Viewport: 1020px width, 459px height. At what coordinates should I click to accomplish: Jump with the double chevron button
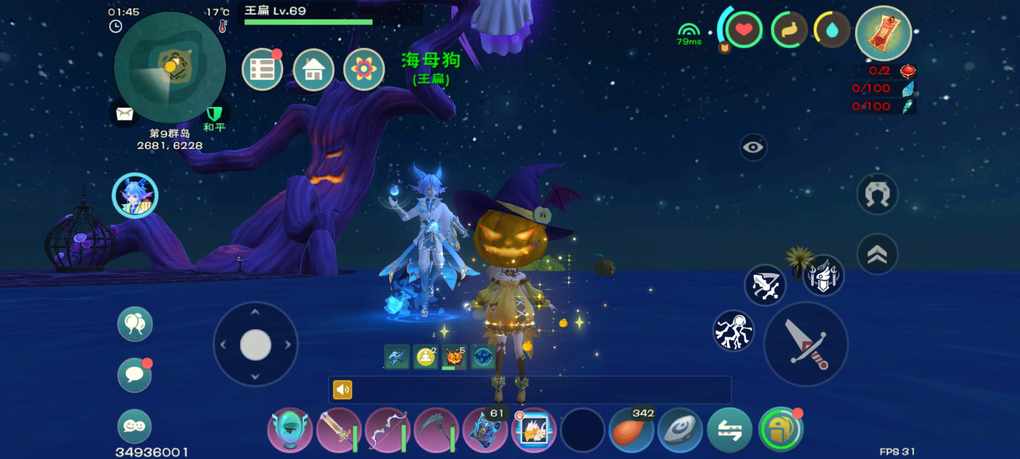click(877, 255)
